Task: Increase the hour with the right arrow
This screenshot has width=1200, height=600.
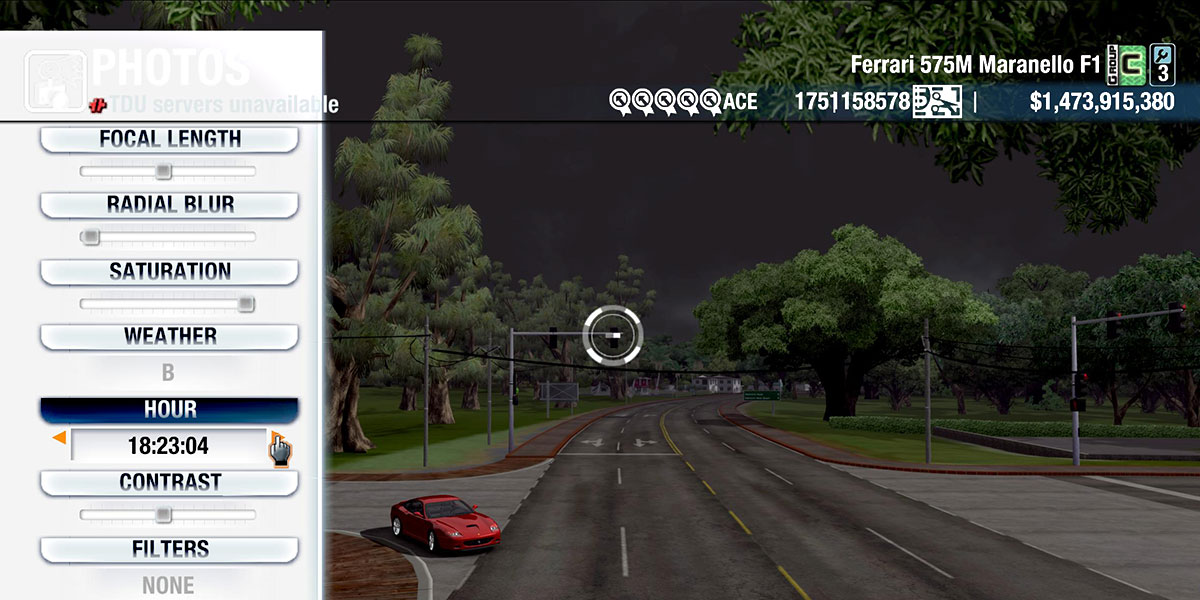Action: [275, 438]
